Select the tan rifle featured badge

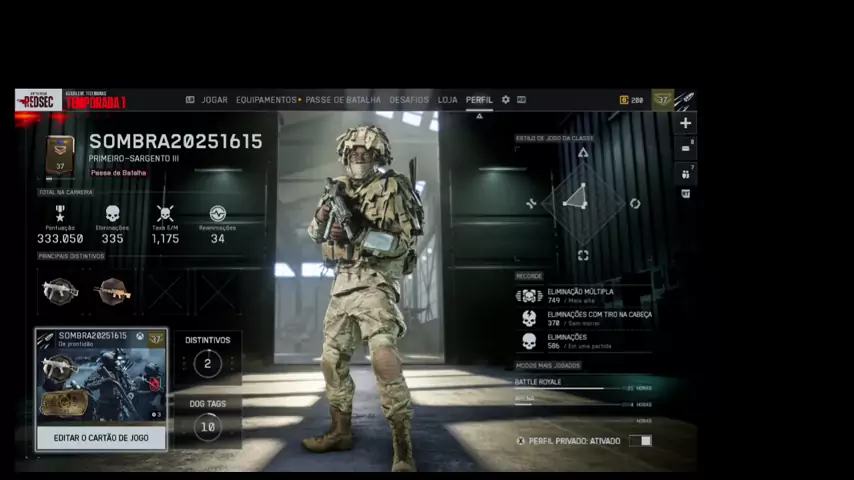coord(112,291)
